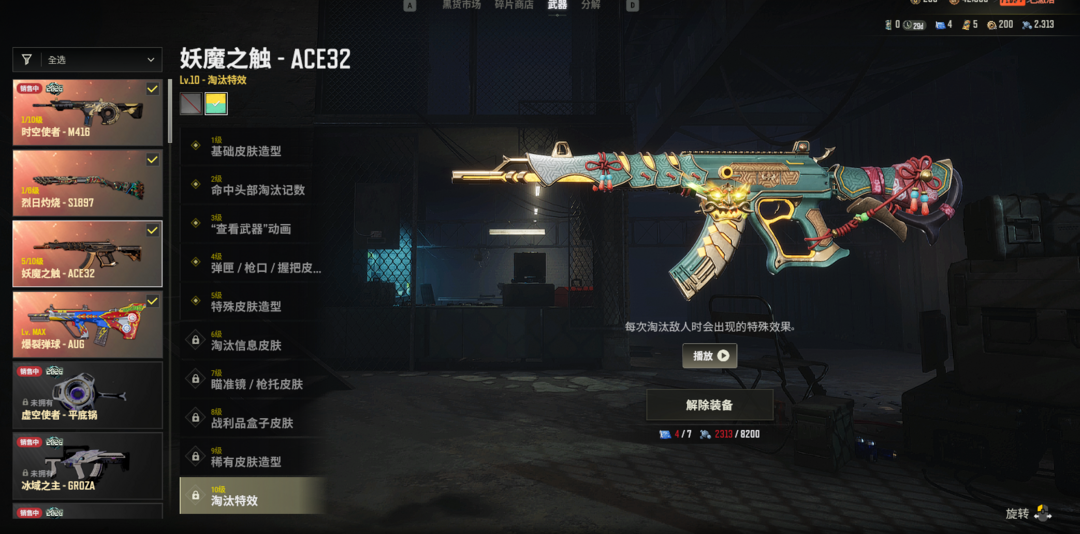Select the 烈日灼烧 - S1897 skin

pos(87,183)
